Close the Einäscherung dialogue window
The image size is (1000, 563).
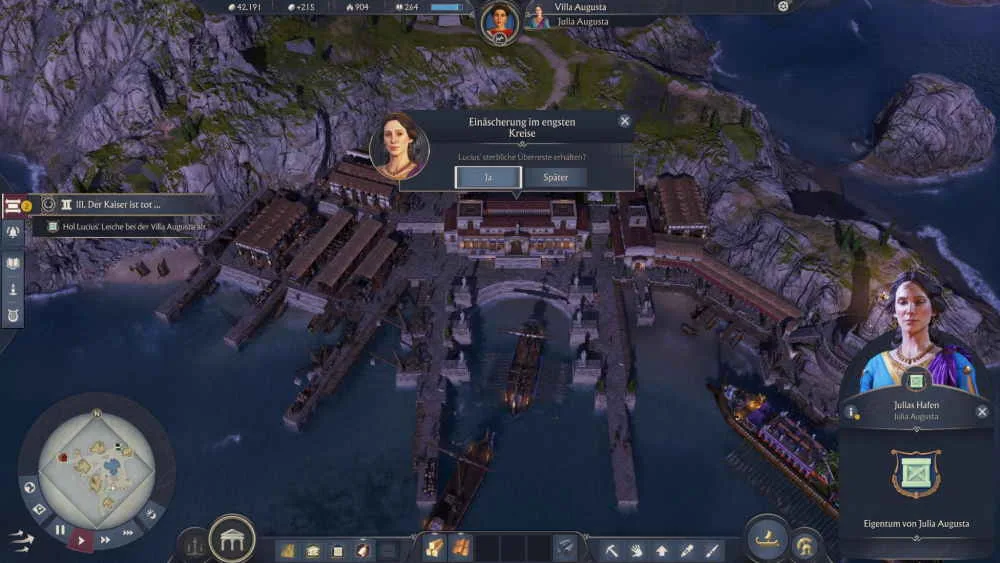pyautogui.click(x=625, y=121)
